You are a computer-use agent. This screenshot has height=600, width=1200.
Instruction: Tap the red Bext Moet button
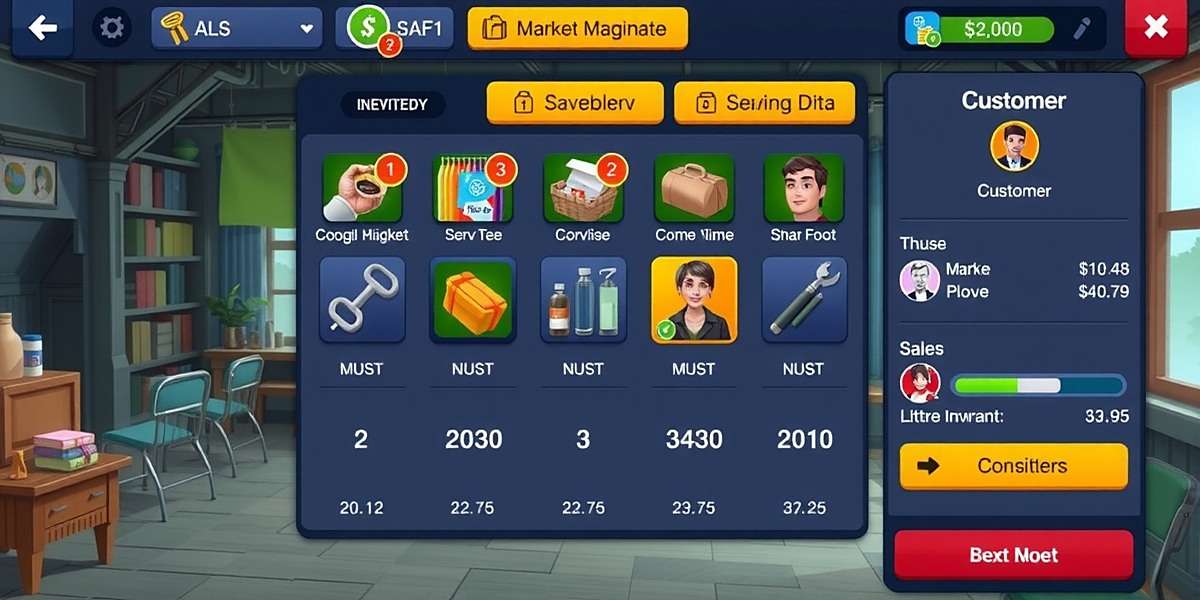[1013, 555]
